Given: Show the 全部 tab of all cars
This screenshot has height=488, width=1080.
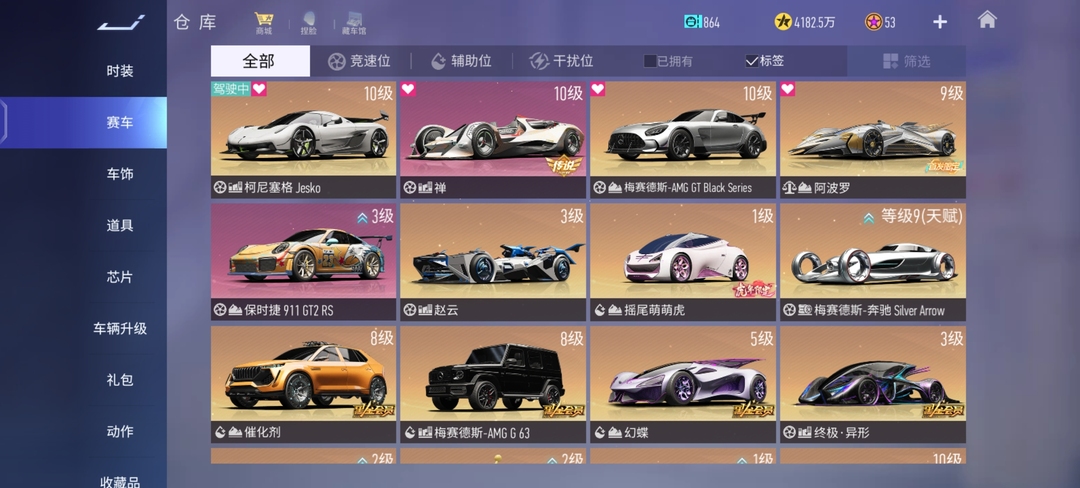Looking at the screenshot, I should [x=259, y=61].
